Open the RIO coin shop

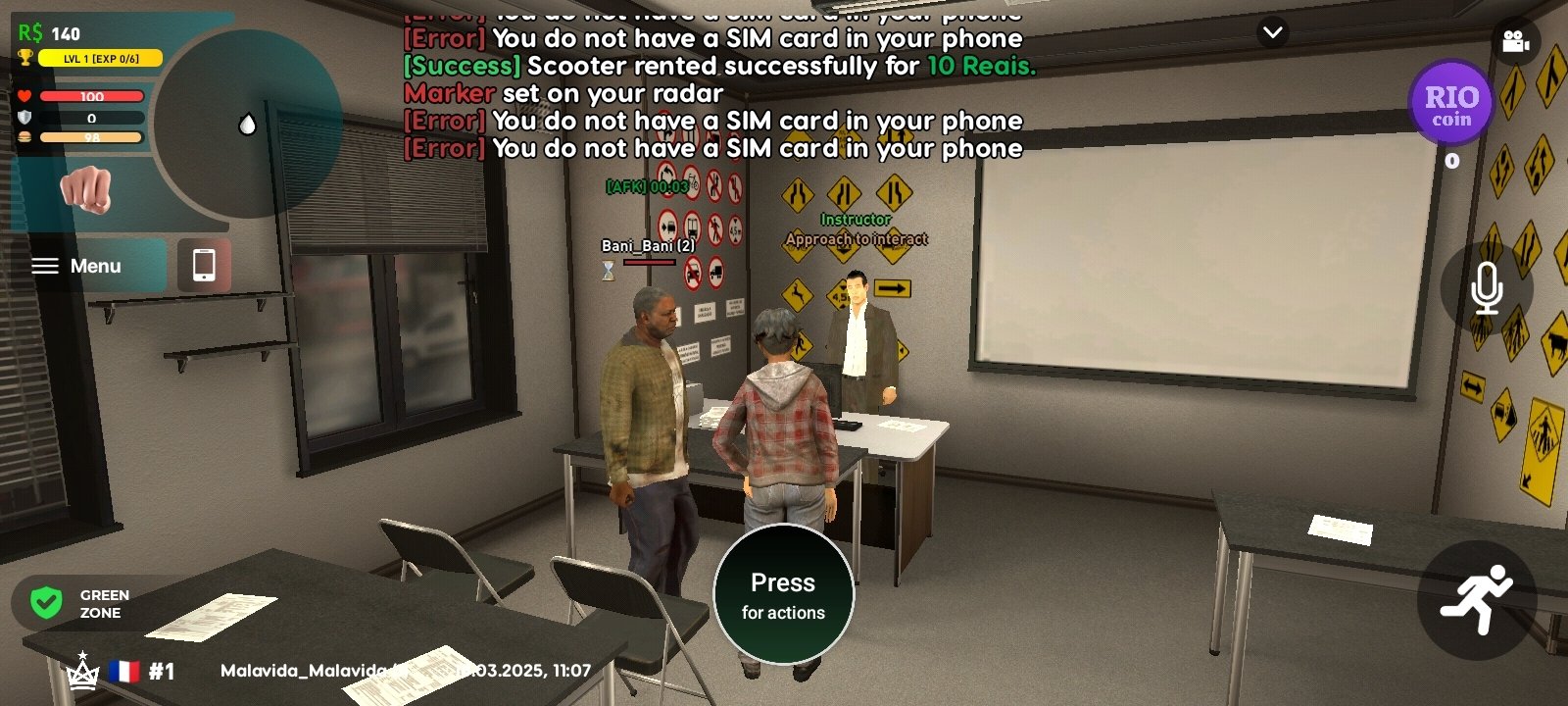pos(1450,104)
